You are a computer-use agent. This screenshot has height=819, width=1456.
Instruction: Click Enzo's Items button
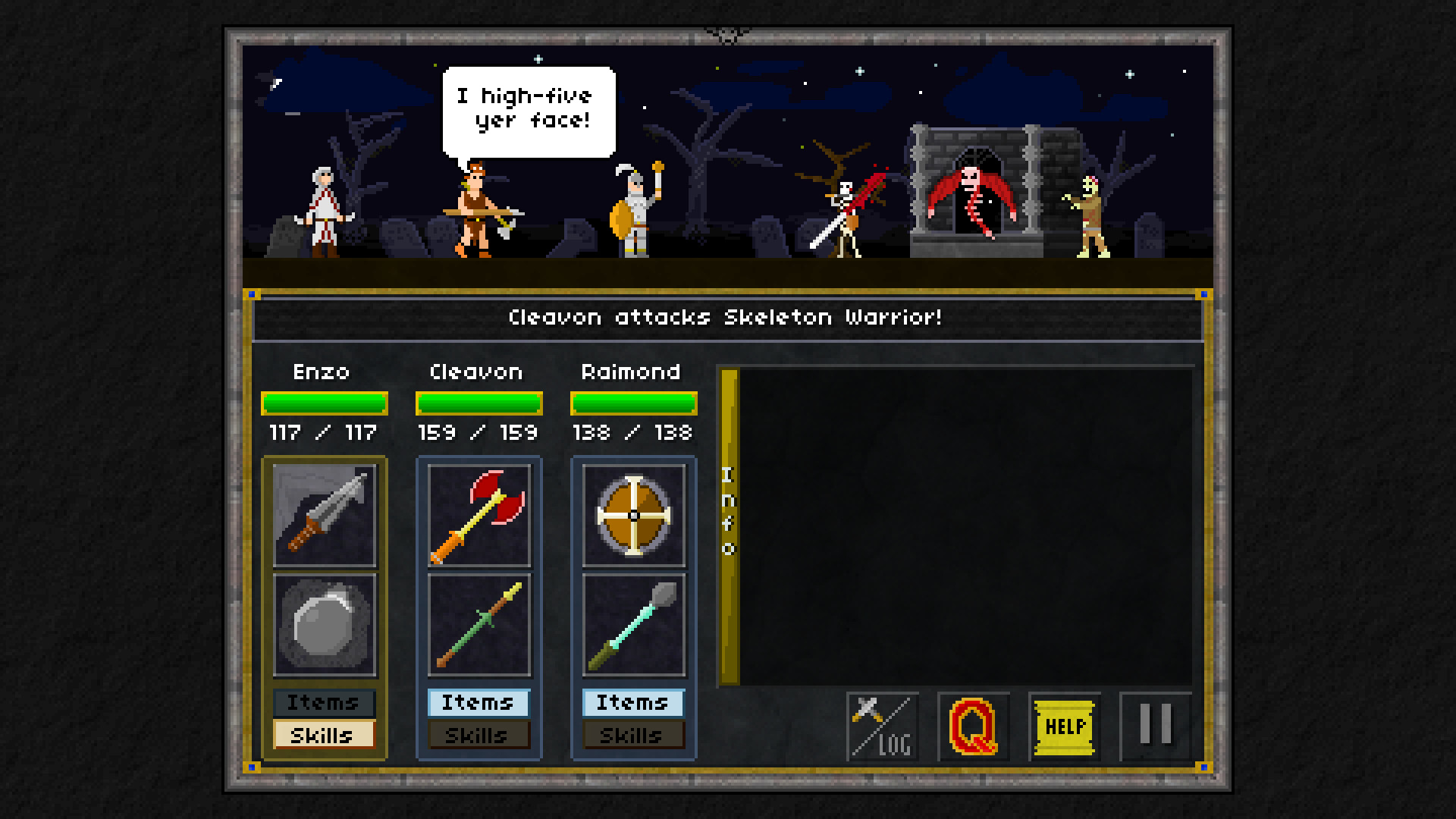click(x=325, y=703)
